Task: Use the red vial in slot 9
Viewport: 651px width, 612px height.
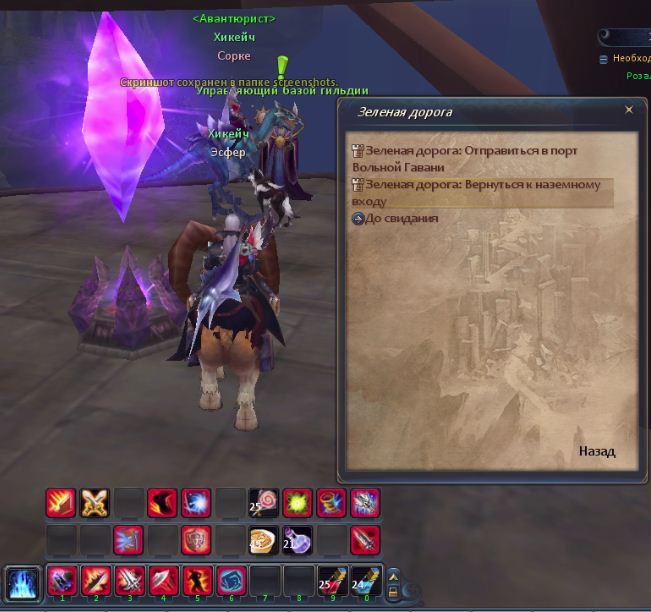Action: tap(332, 580)
